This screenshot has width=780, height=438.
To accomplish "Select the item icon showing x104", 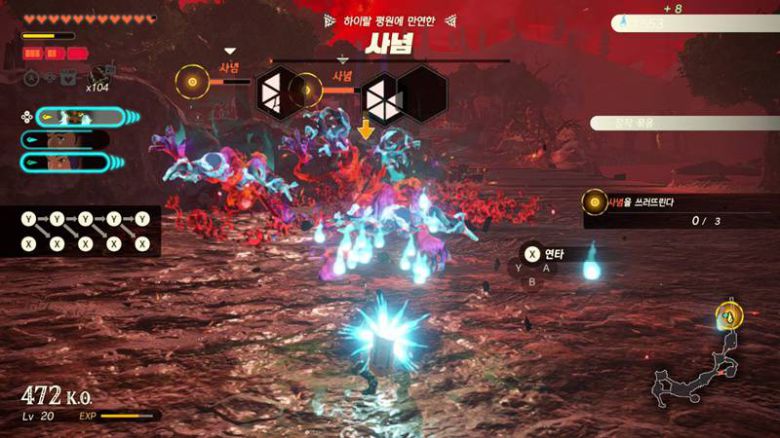I will 98,75.
